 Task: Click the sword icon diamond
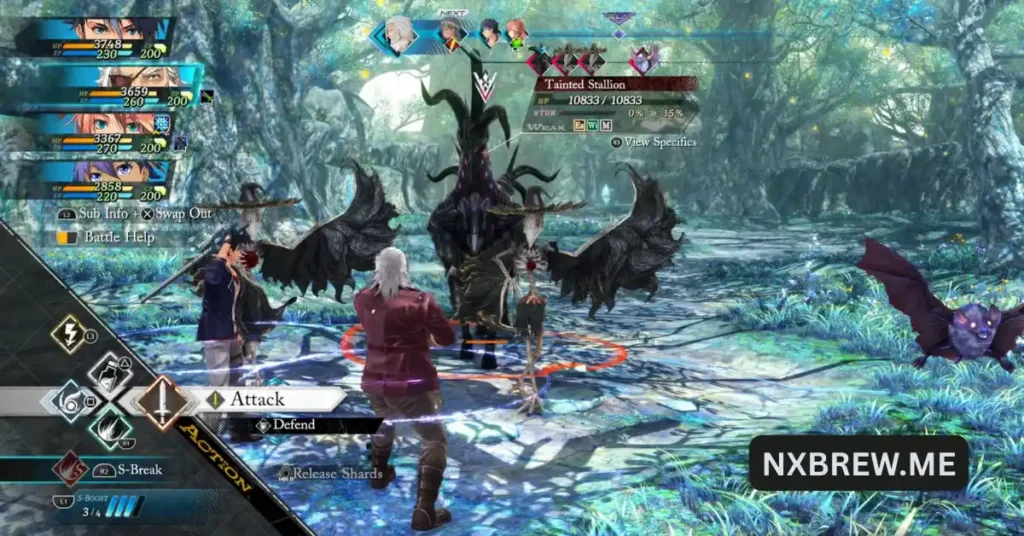163,401
